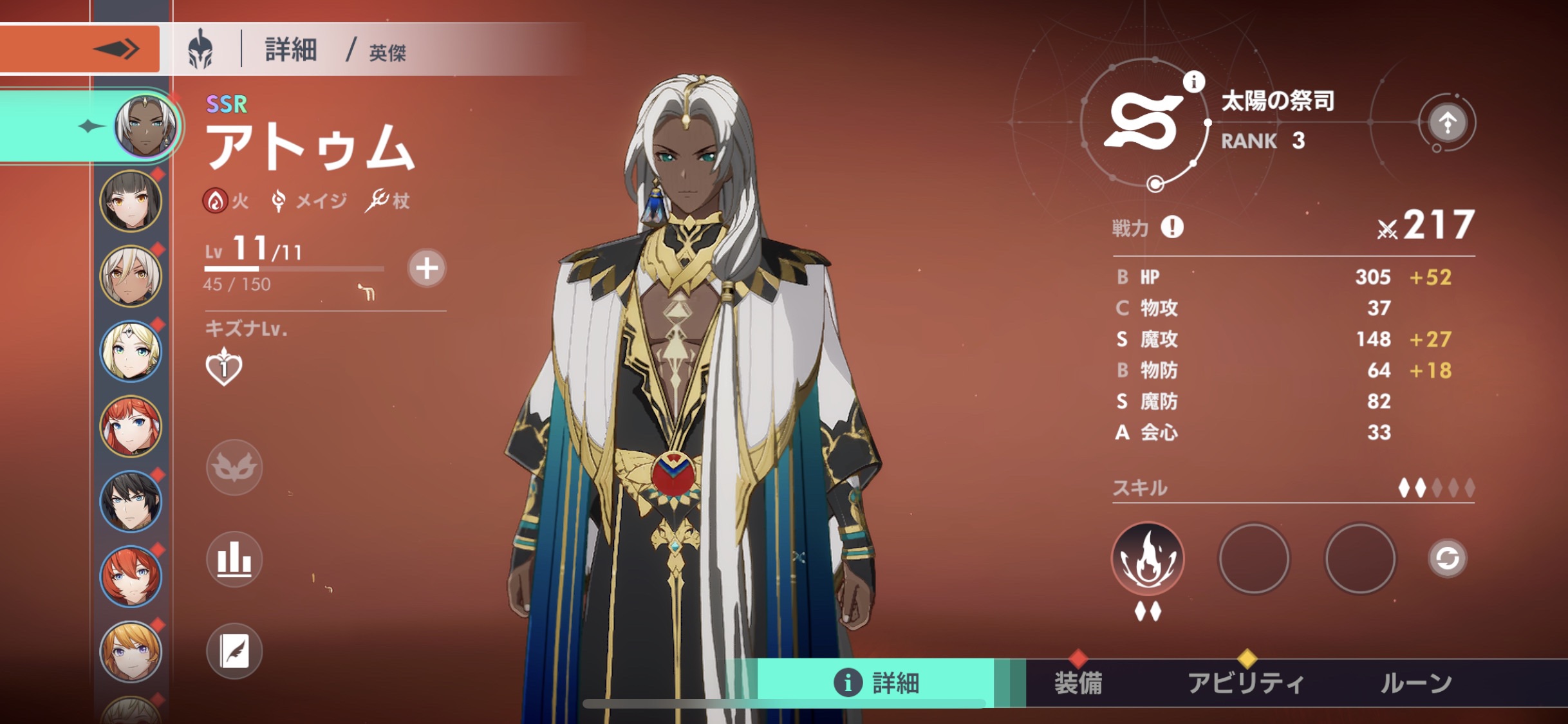Tap the skill refresh cycle button
1568x724 pixels.
tap(1447, 558)
